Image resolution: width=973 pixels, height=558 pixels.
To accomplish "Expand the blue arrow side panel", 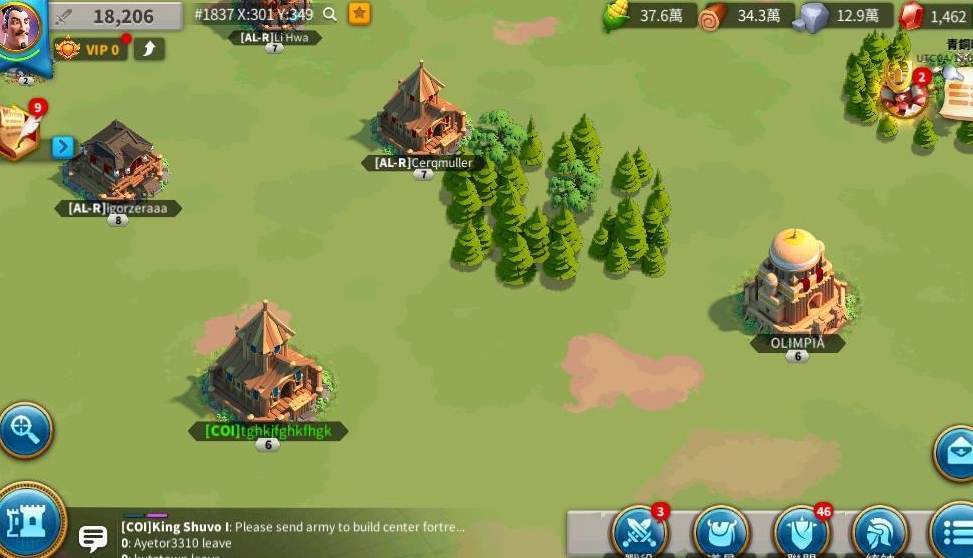I will pos(63,147).
